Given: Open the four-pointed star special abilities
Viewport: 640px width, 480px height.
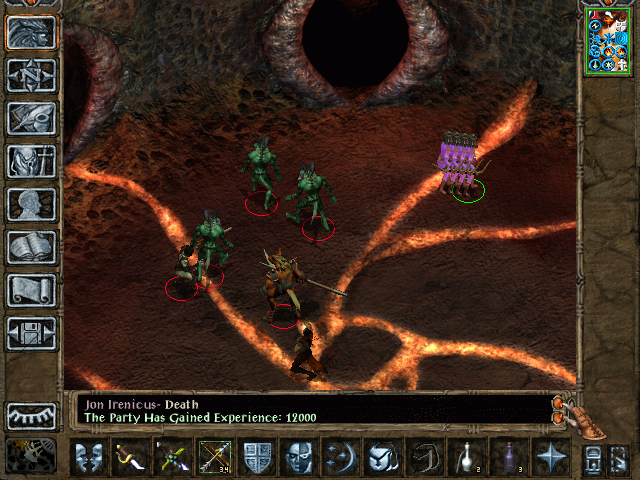Looking at the screenshot, I should (551, 459).
